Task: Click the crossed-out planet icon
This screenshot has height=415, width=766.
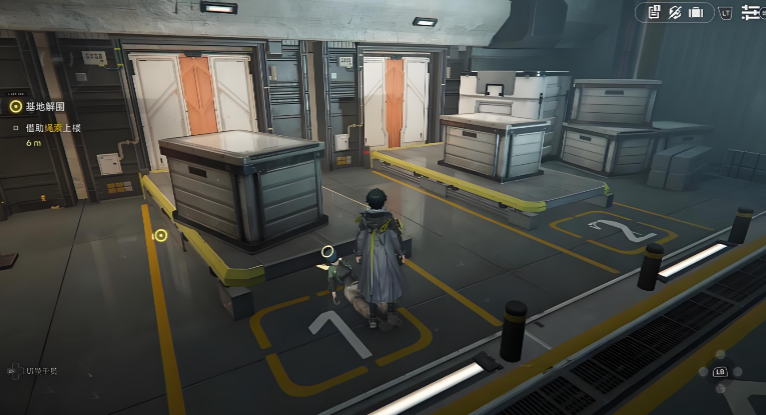Action: tap(675, 12)
